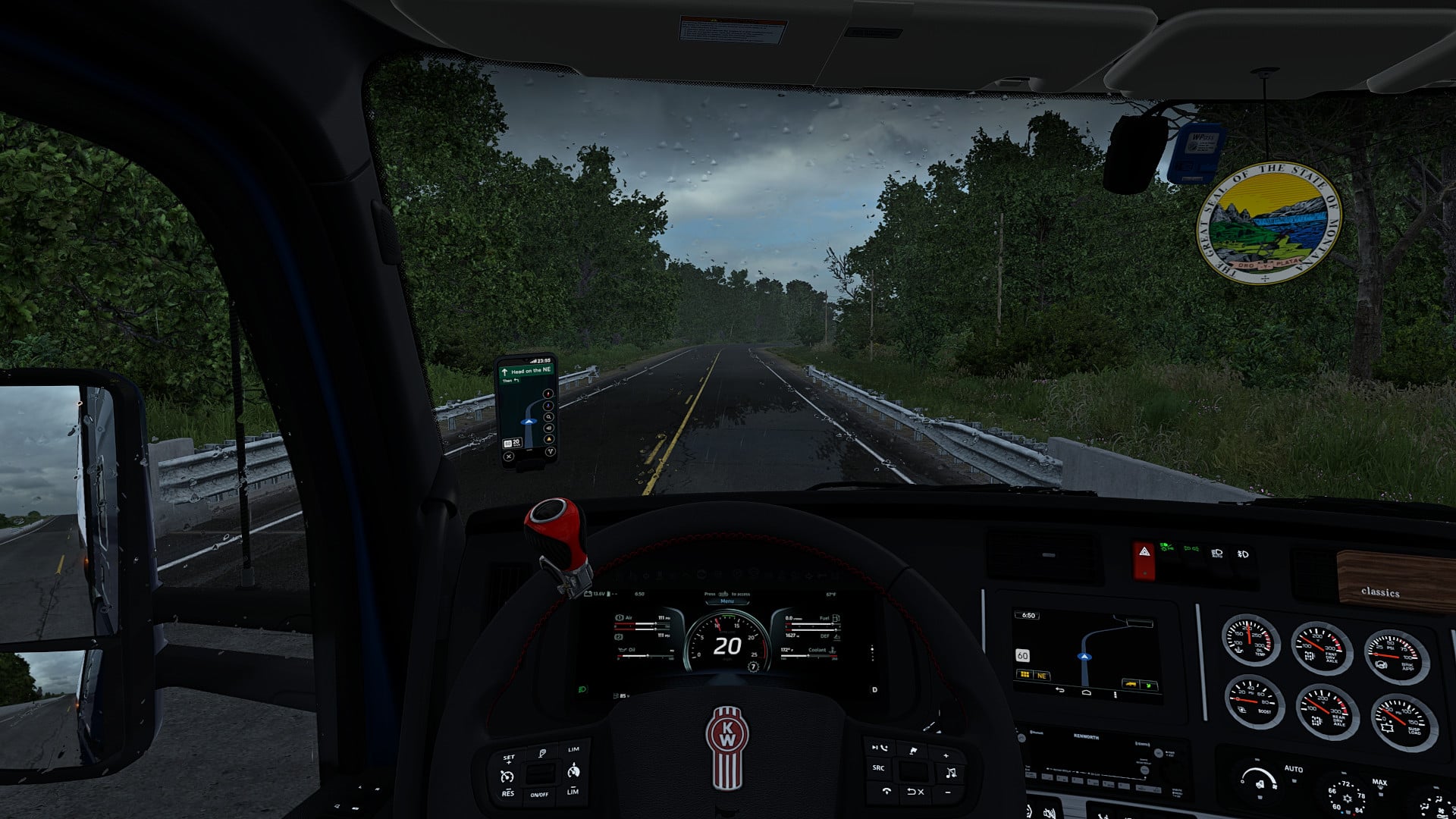
Task: Tap the Android home icon on the dash nav screen
Action: tap(1086, 692)
